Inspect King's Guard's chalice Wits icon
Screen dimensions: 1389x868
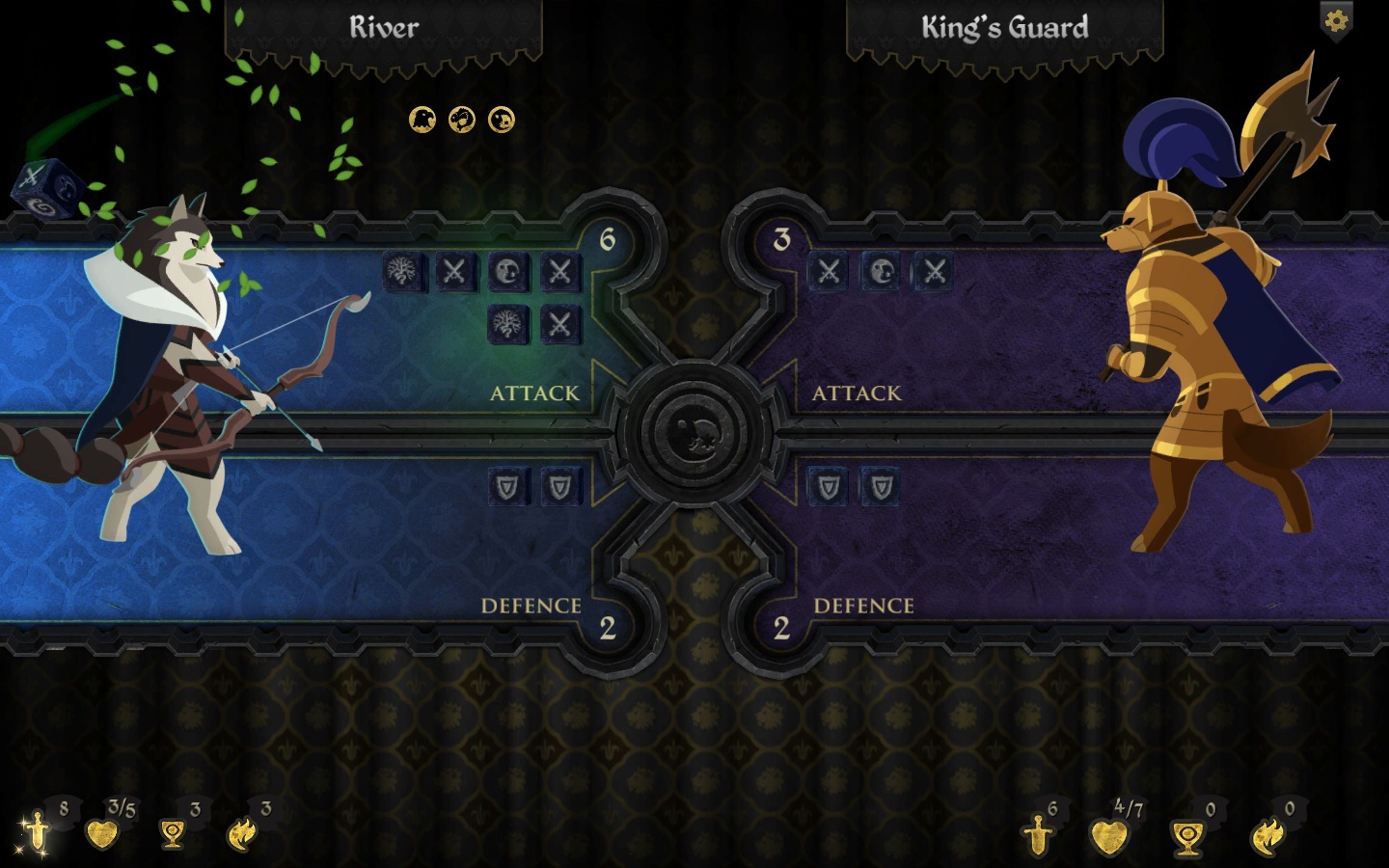pyautogui.click(x=1186, y=836)
